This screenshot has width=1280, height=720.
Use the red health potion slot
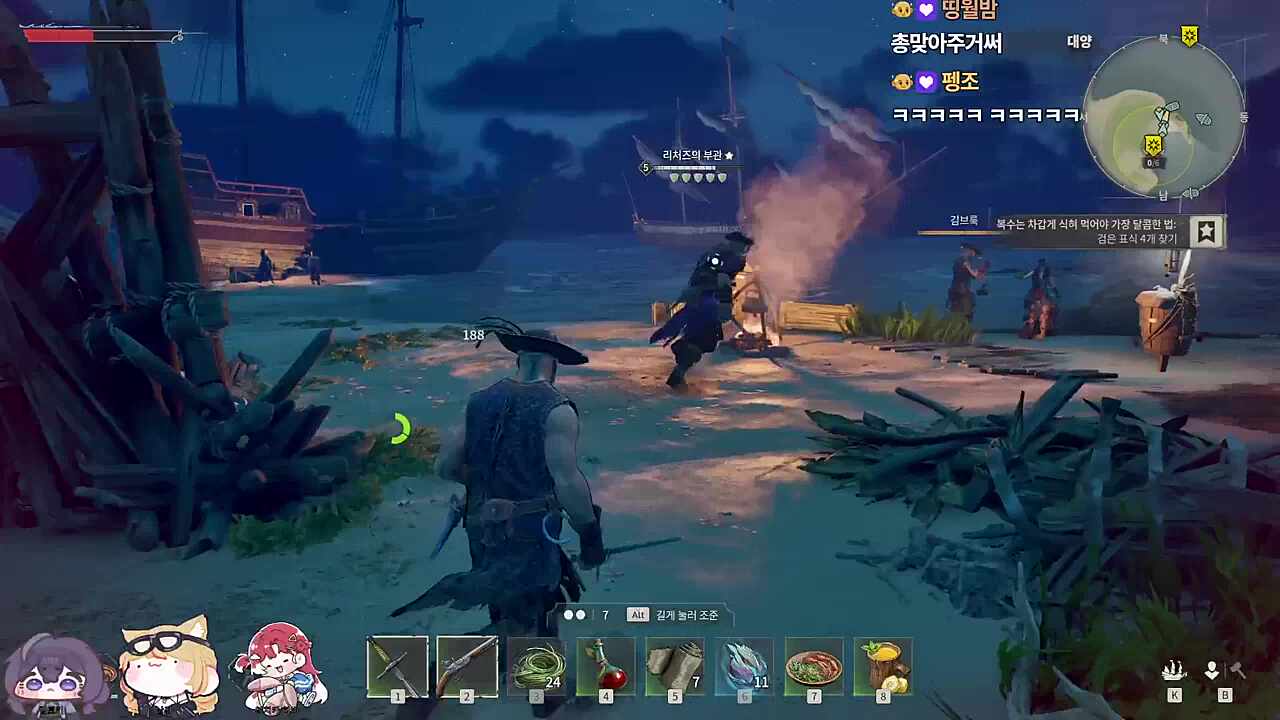pos(605,665)
